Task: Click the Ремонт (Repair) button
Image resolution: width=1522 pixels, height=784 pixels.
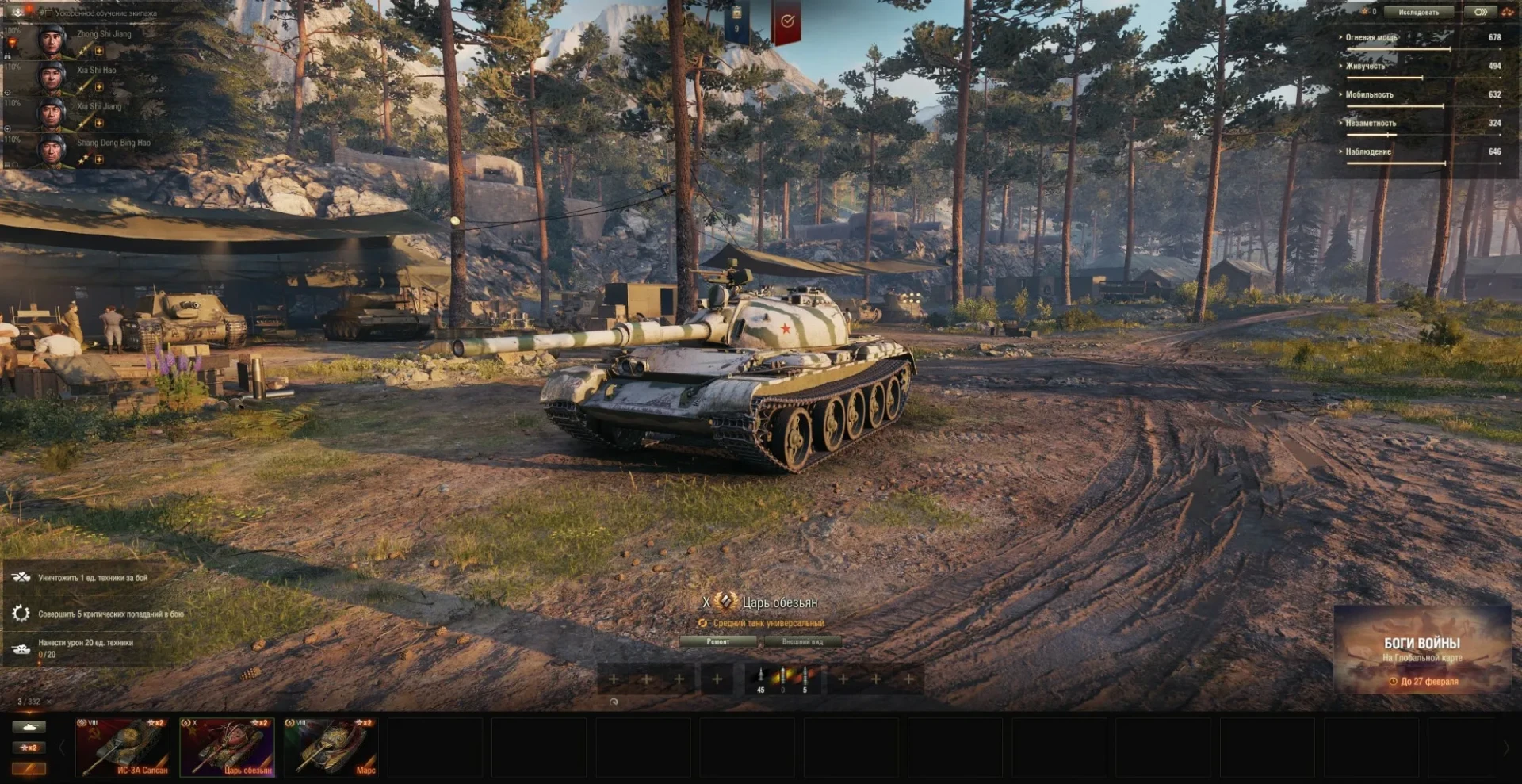Action: point(717,641)
